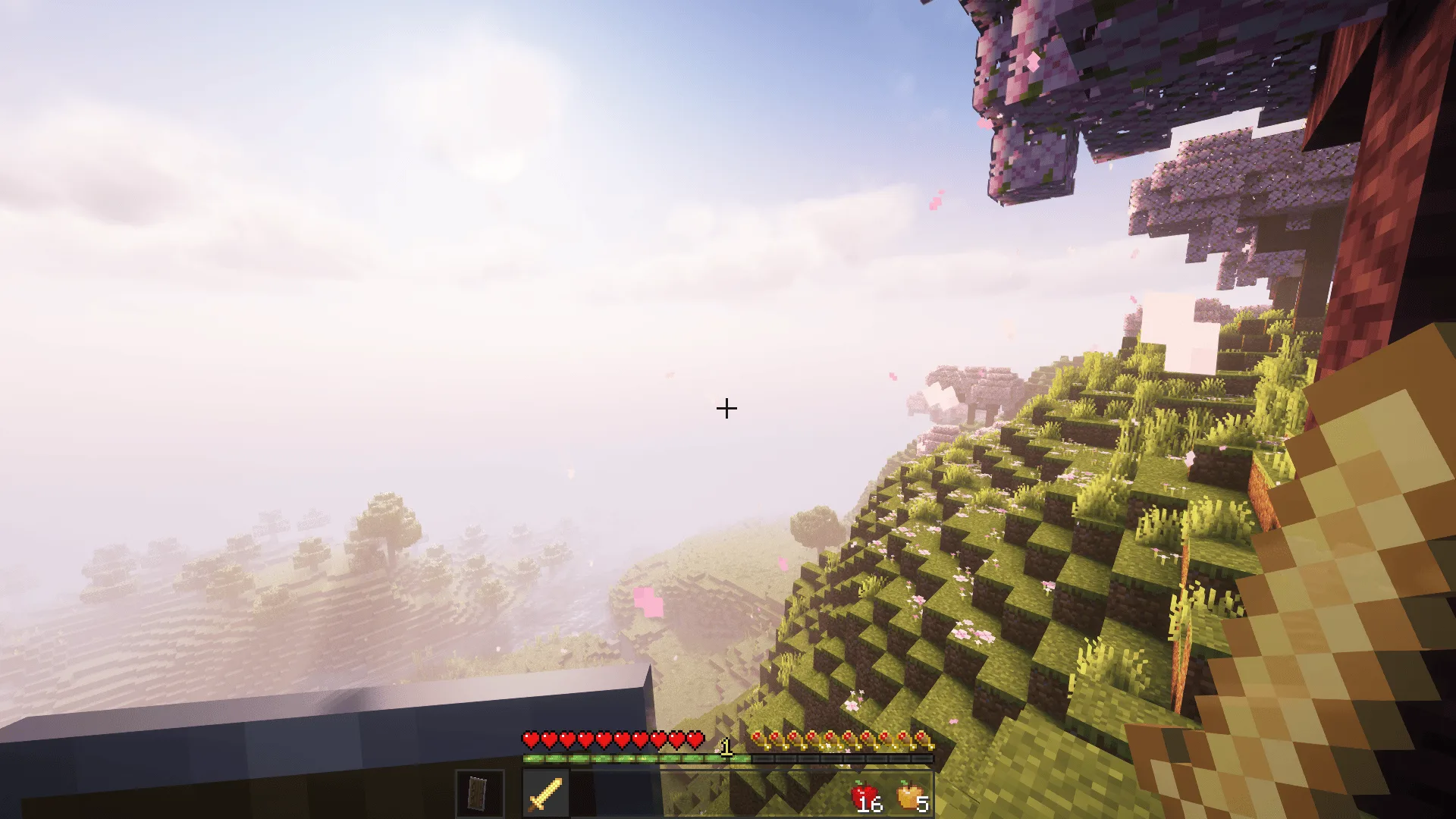Select the golden sword hotbar slot
This screenshot has width=1456, height=819.
coord(544,794)
